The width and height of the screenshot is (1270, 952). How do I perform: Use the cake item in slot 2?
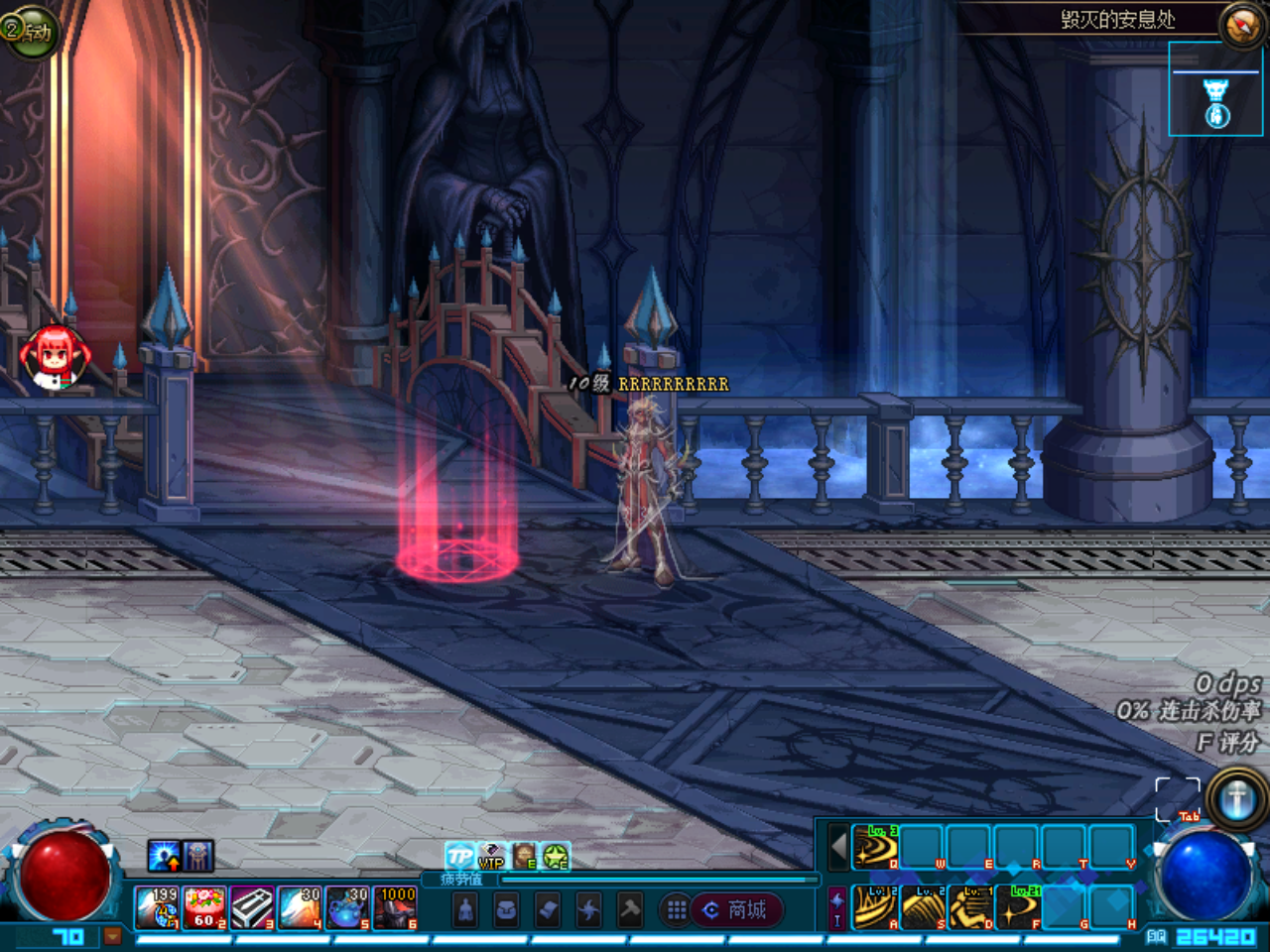pos(204,908)
